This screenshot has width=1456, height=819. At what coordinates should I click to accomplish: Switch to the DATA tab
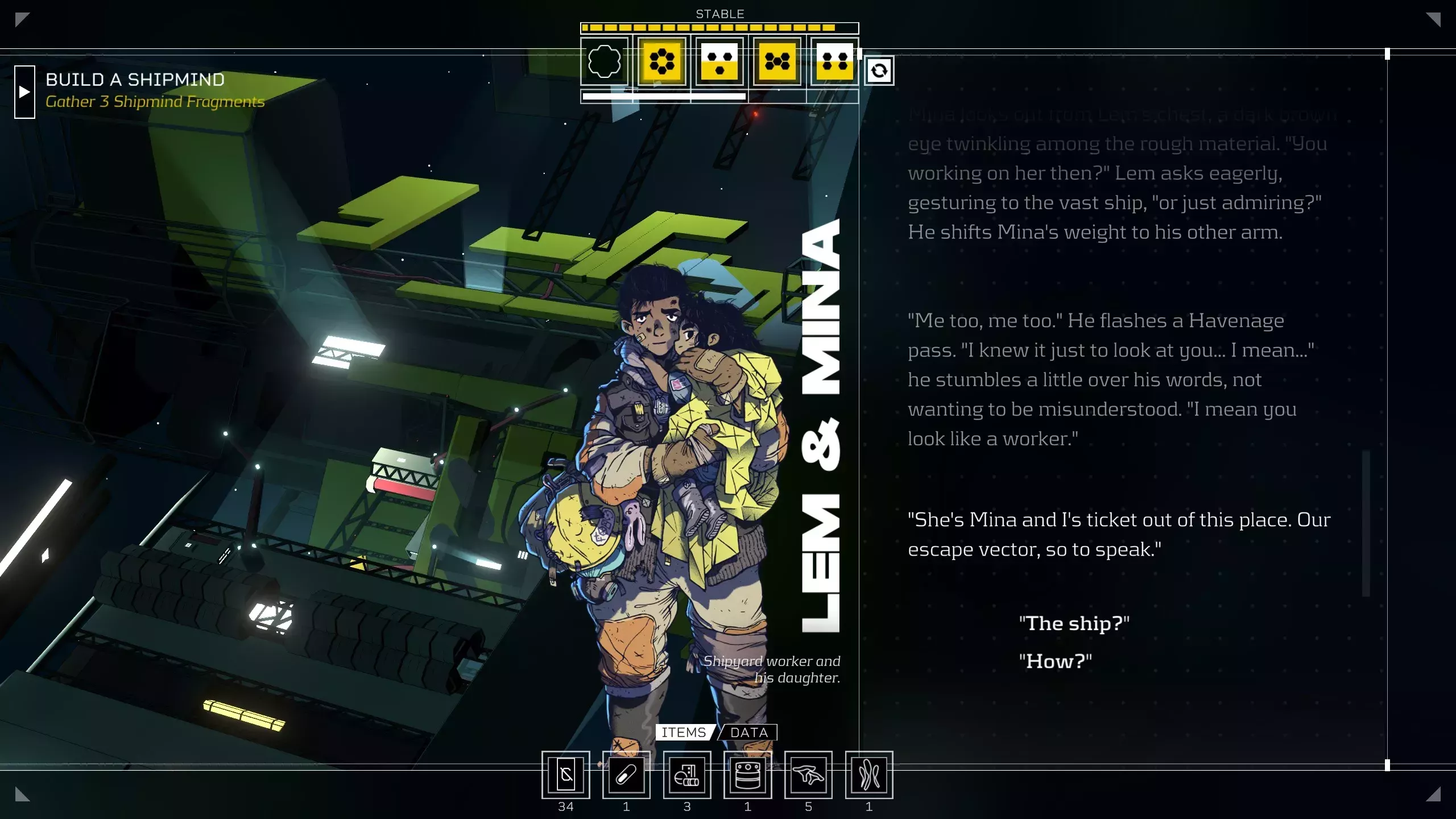pyautogui.click(x=748, y=733)
